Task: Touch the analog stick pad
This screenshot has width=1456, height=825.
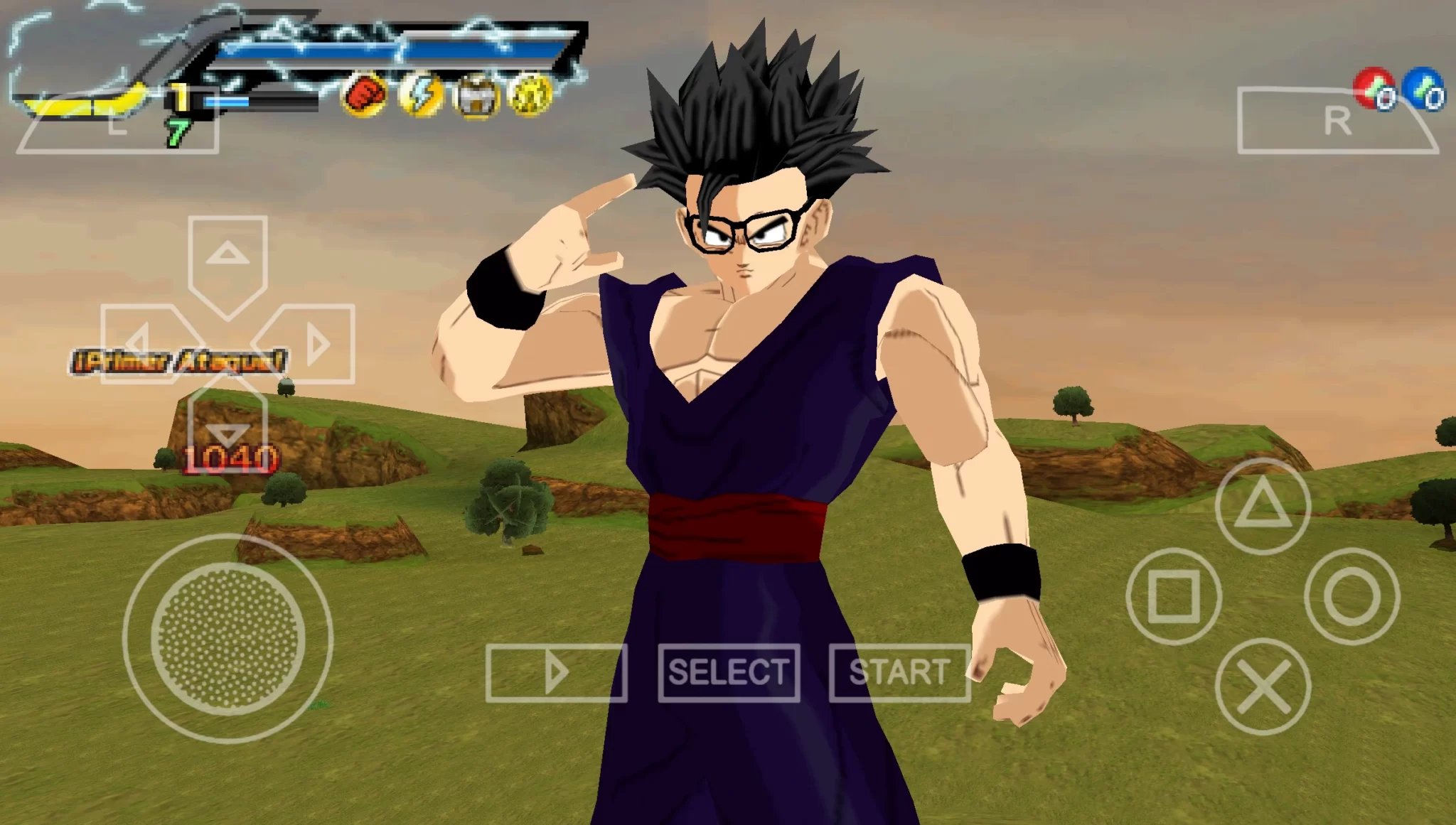Action: pos(227,637)
